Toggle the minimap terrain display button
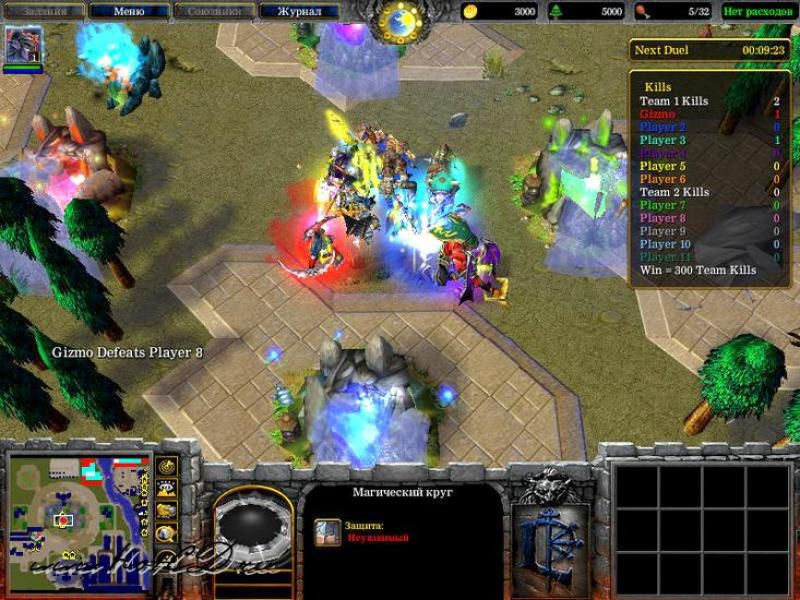 [166, 489]
